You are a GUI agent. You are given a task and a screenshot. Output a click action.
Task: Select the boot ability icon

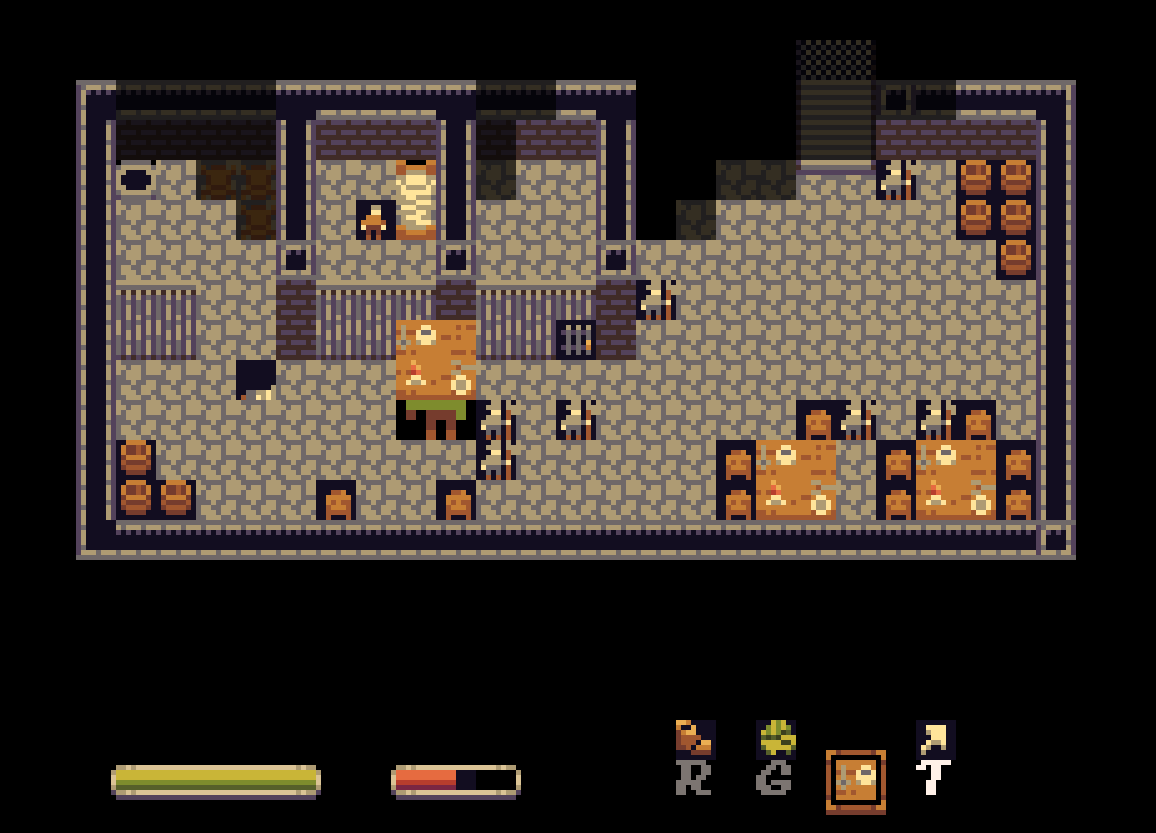point(695,740)
